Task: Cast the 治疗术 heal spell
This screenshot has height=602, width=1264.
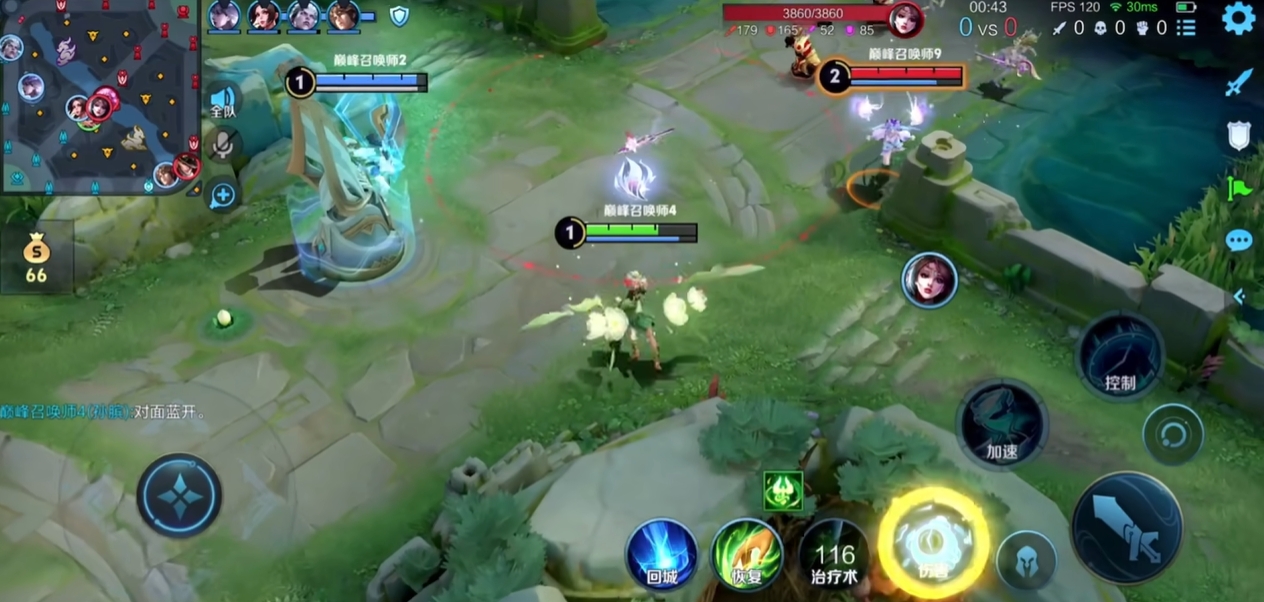Action: [x=834, y=555]
